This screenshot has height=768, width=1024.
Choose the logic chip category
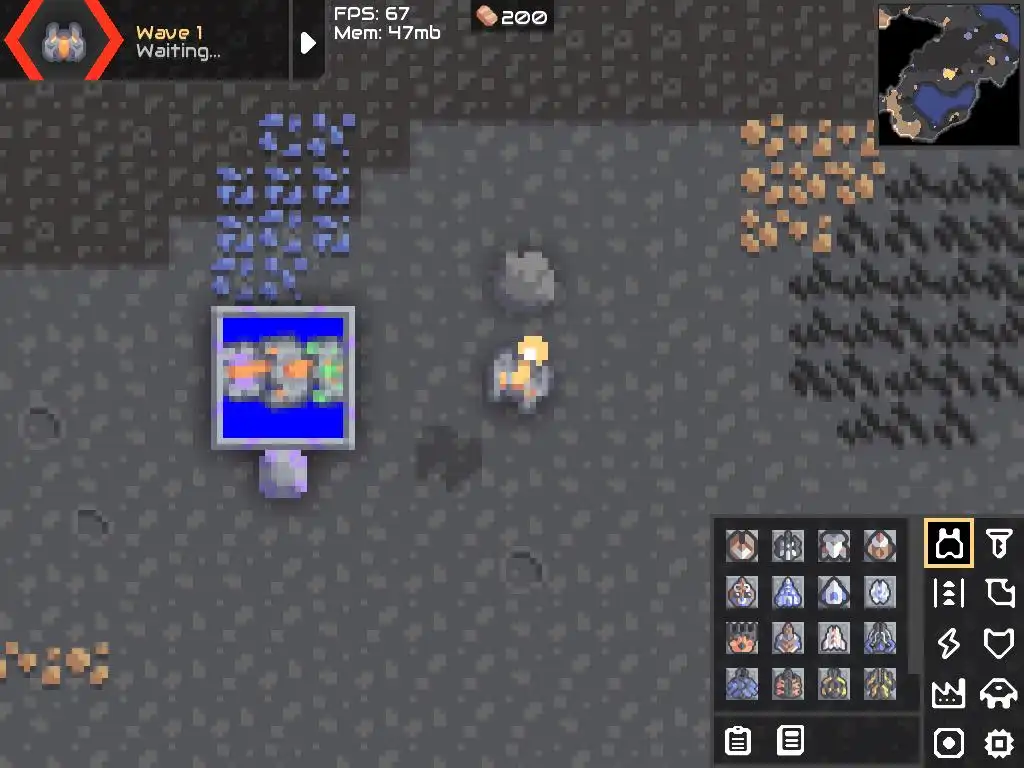coord(998,743)
